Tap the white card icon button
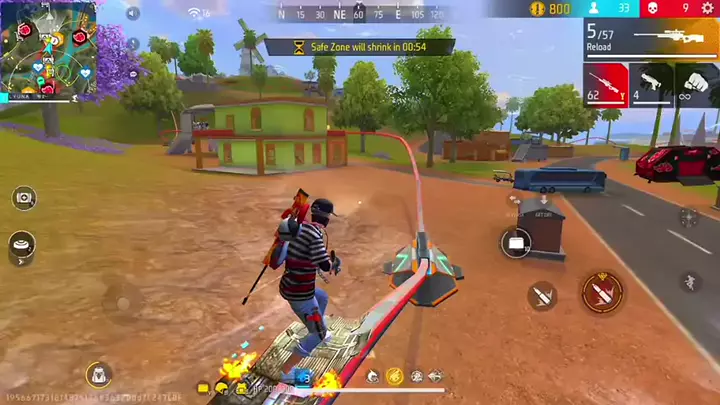 click(516, 242)
